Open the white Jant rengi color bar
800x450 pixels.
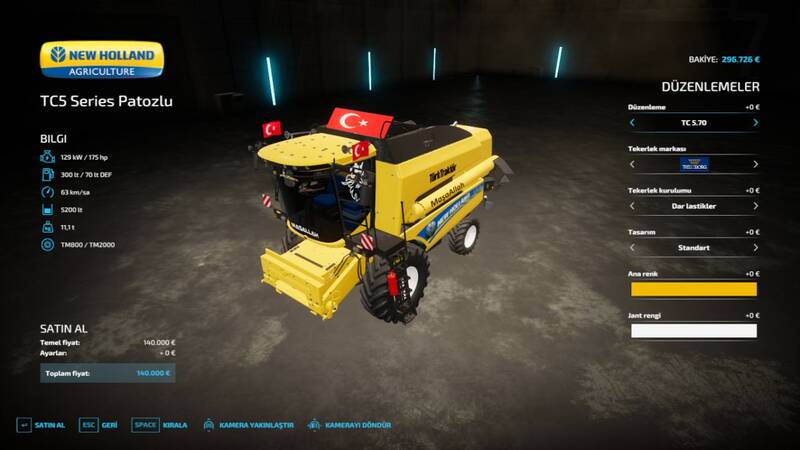coord(692,331)
